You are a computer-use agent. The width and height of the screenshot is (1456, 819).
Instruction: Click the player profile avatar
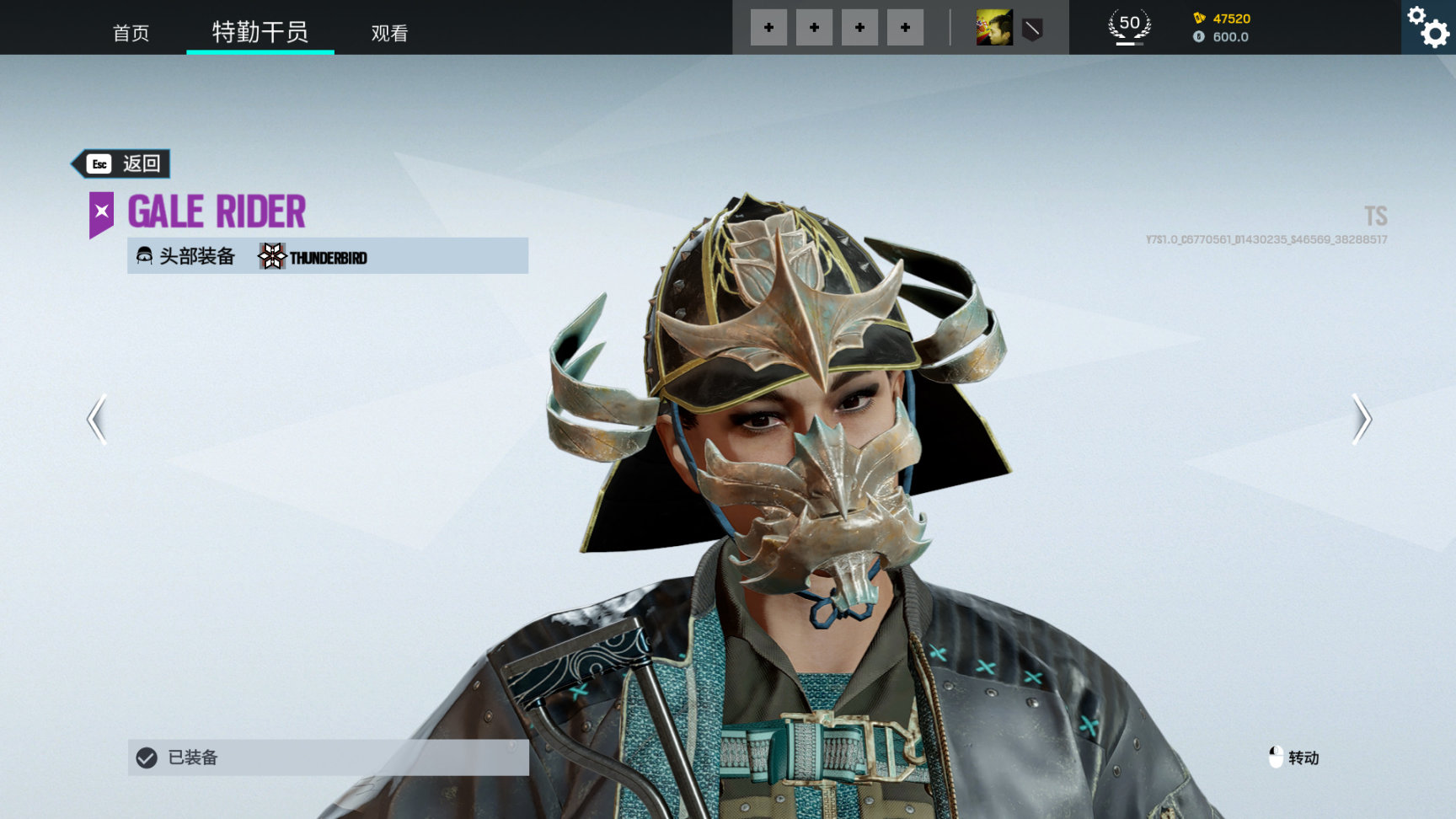coord(994,28)
